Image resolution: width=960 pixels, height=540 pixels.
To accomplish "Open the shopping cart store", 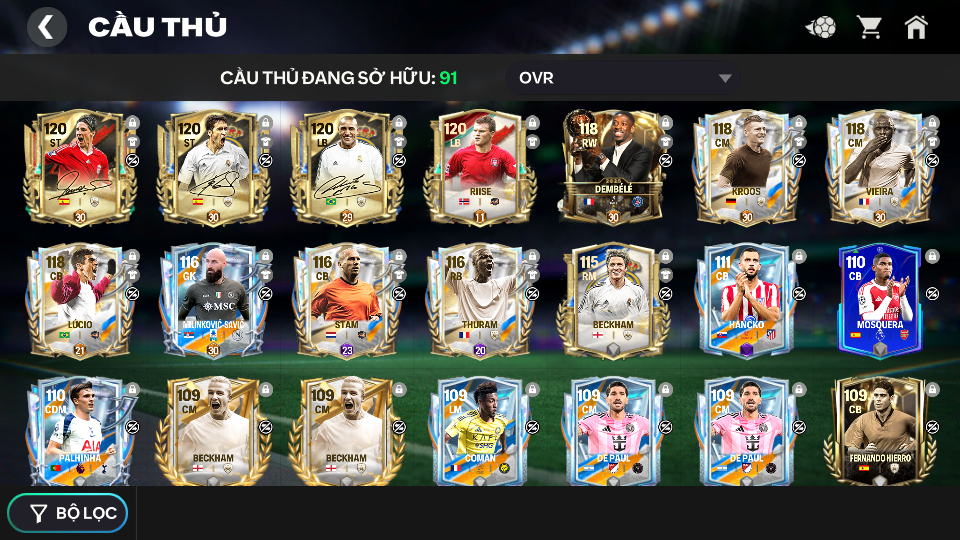I will coord(869,27).
